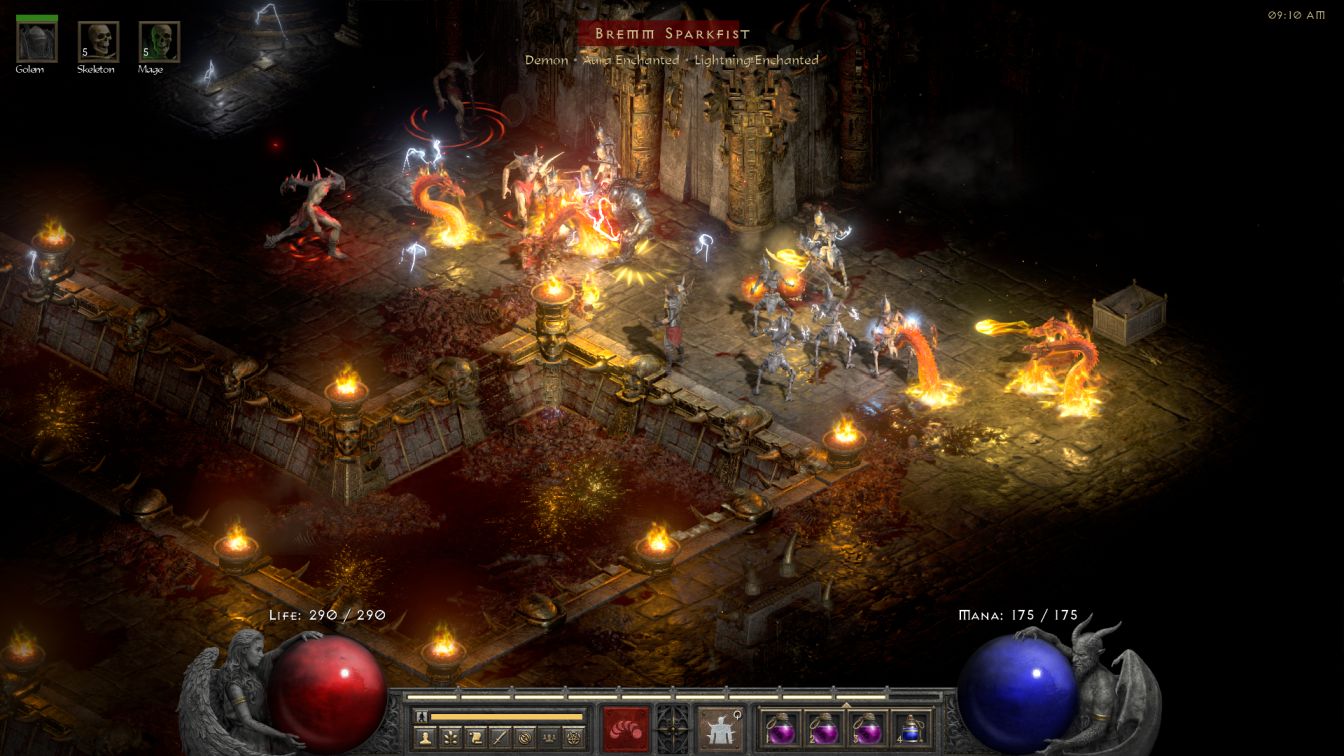Viewport: 1344px width, 756px height.
Task: Click the Skeleton minion portrait
Action: (98, 41)
